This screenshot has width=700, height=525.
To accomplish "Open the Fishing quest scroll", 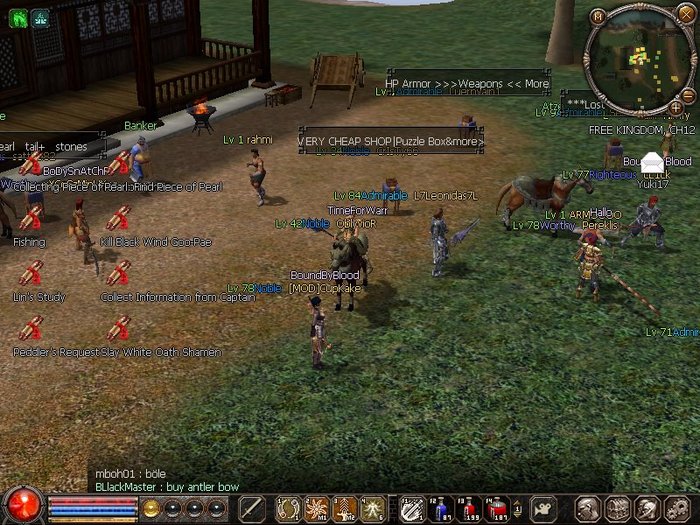I will (x=30, y=219).
